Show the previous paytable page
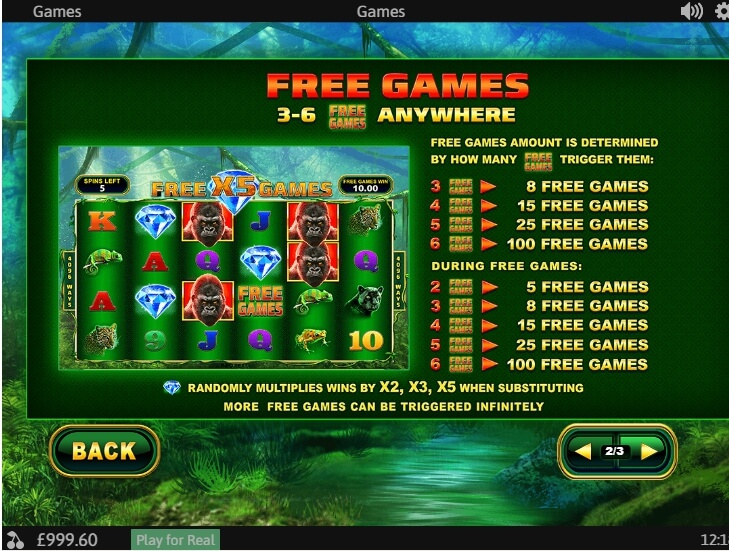Viewport: 729px width, 551px height. [x=583, y=452]
